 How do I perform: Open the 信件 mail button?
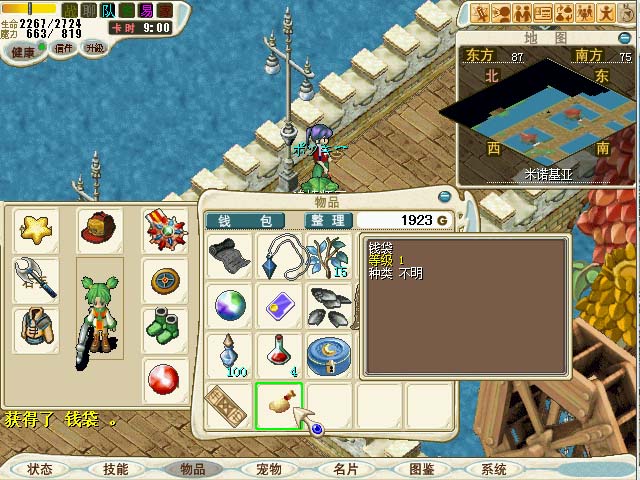[64, 48]
